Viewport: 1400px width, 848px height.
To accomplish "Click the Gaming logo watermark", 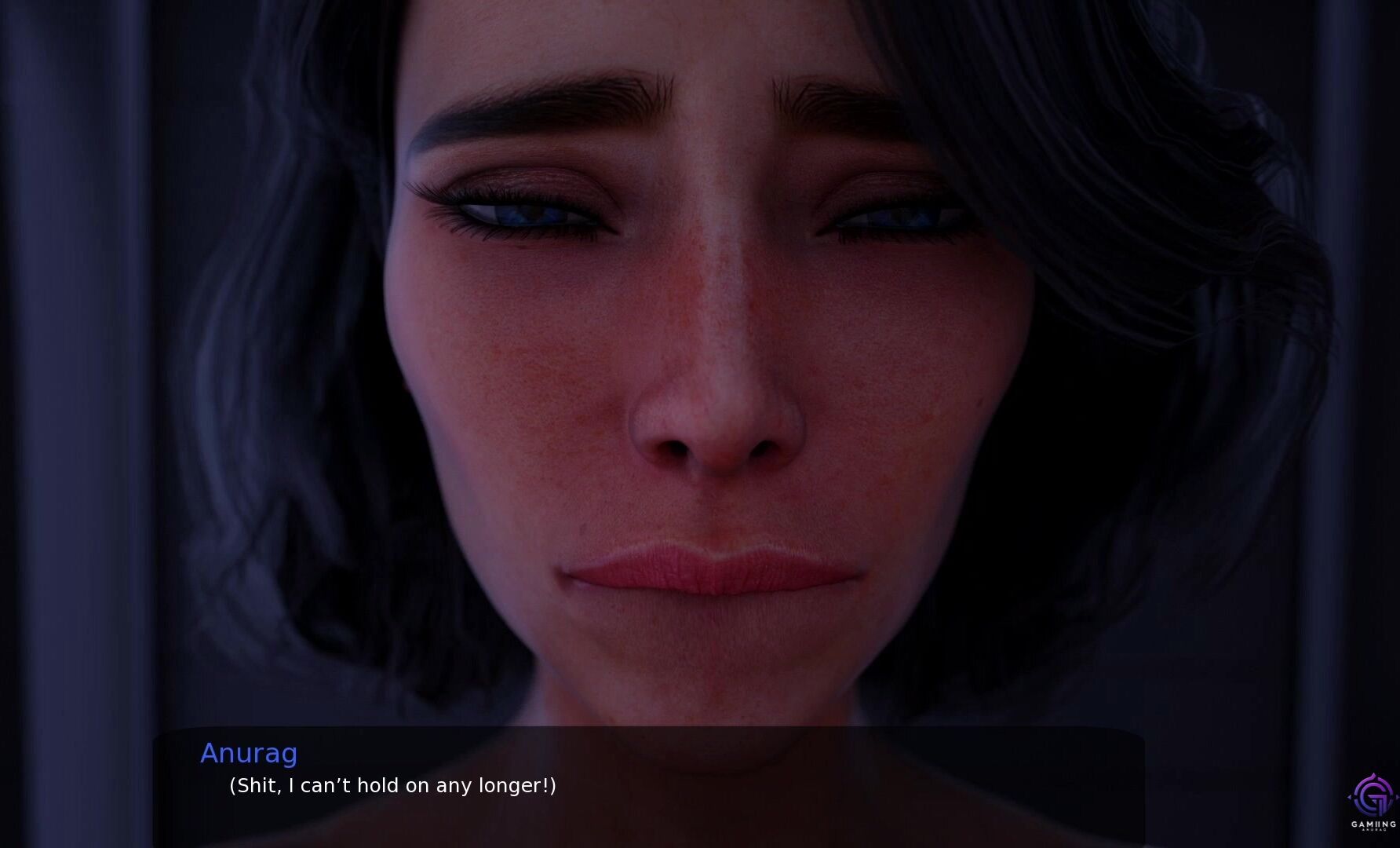I will click(x=1372, y=801).
